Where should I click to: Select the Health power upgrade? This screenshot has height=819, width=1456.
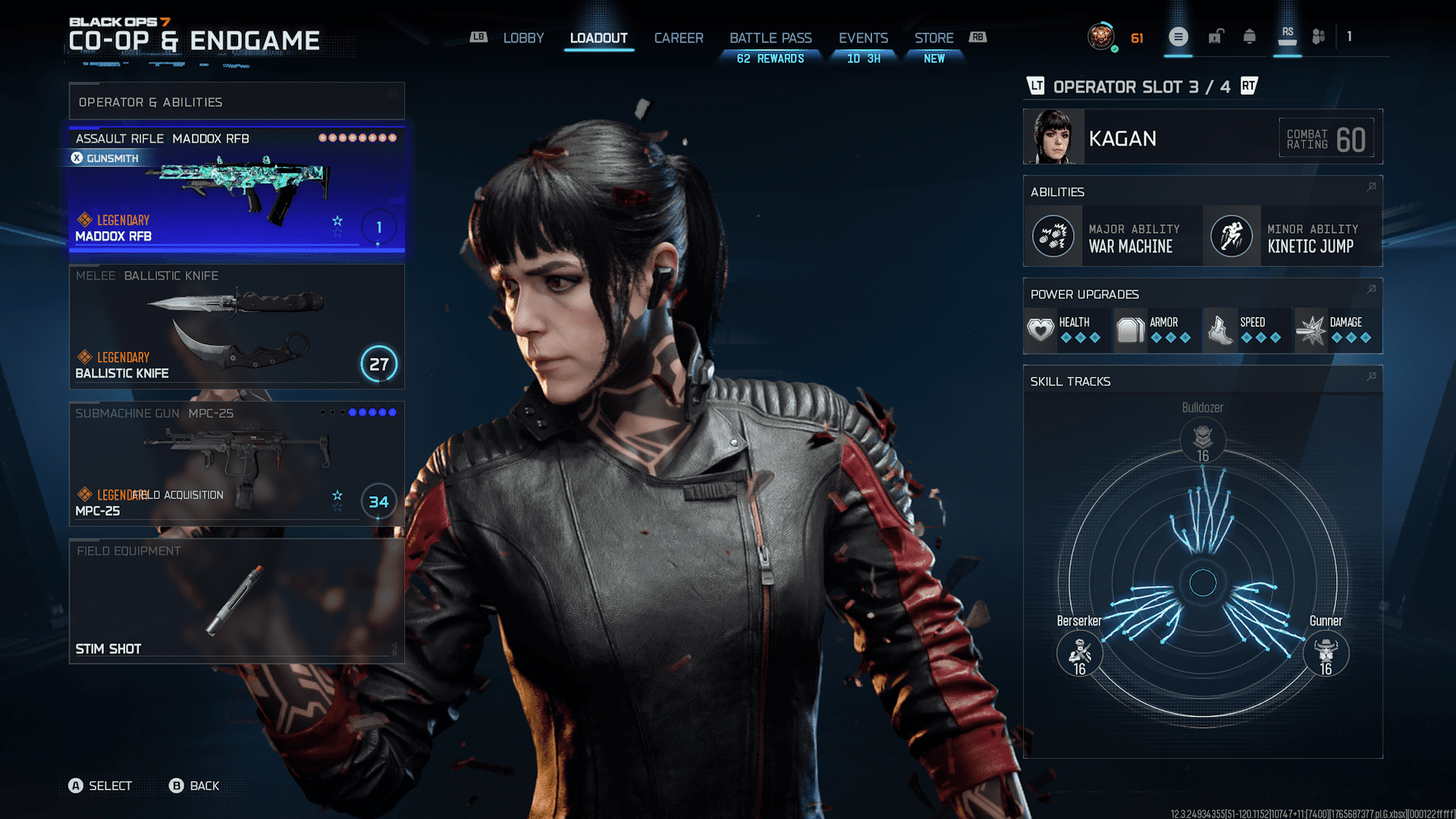coord(1068,331)
